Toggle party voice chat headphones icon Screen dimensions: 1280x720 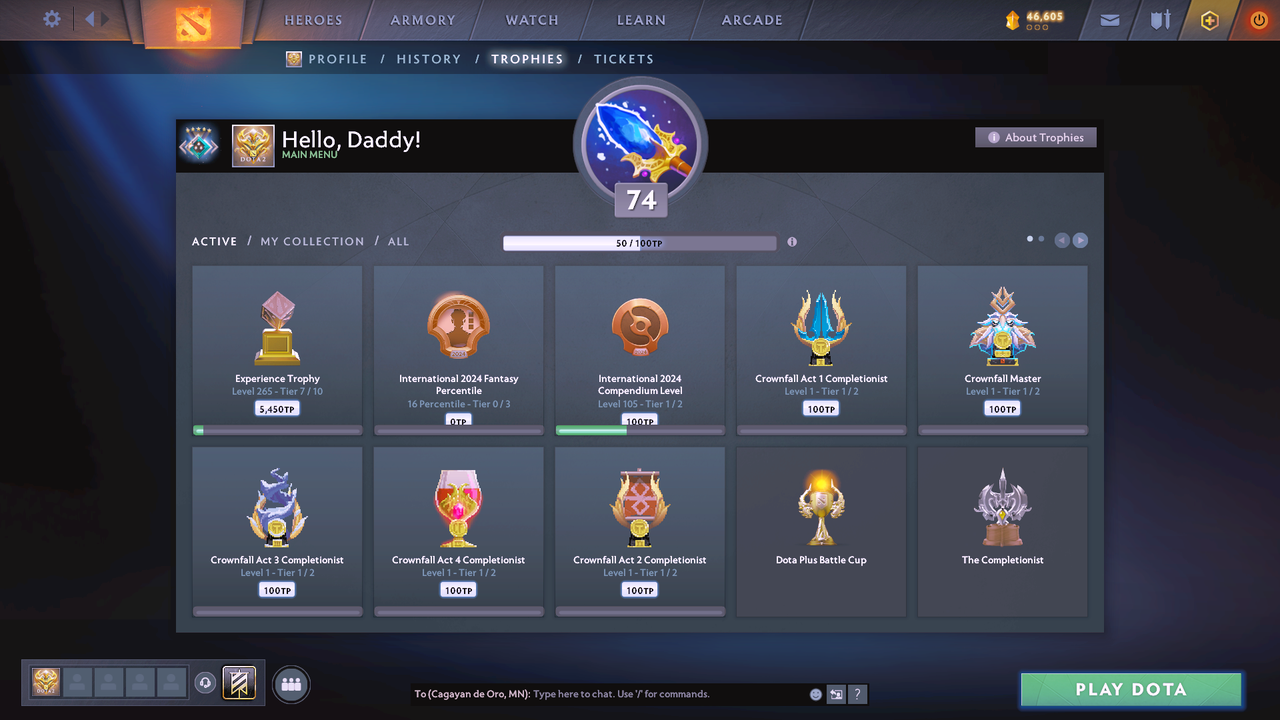point(207,682)
